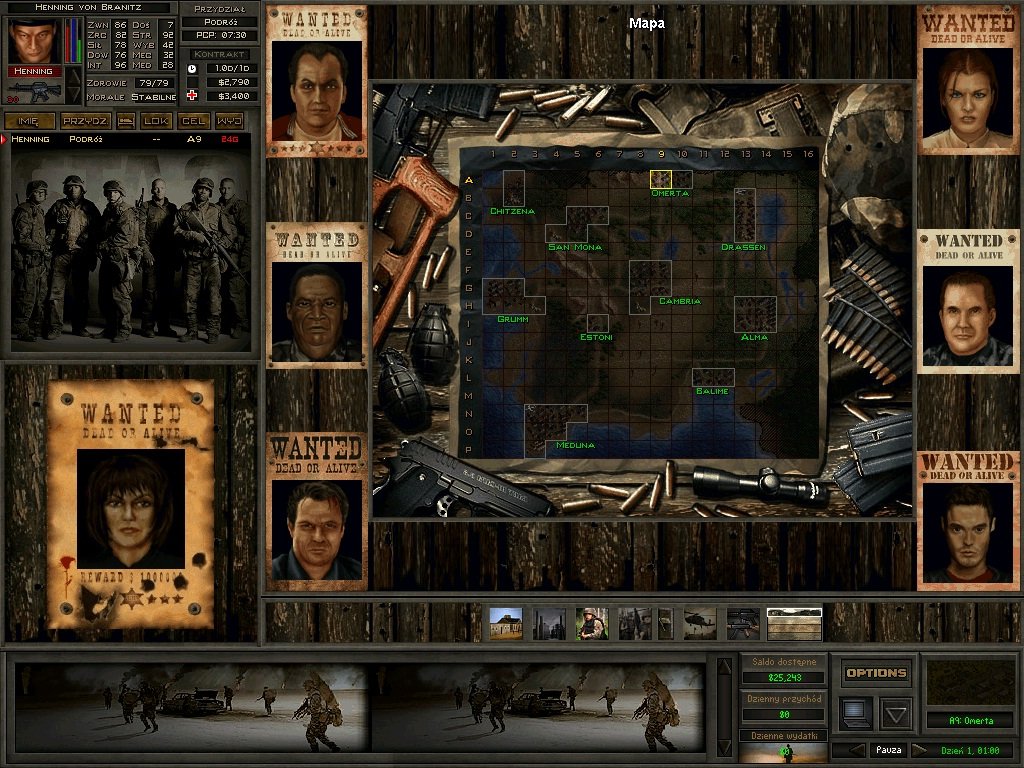Toggle the town building map filter
The width and height of the screenshot is (1024, 768).
point(505,624)
